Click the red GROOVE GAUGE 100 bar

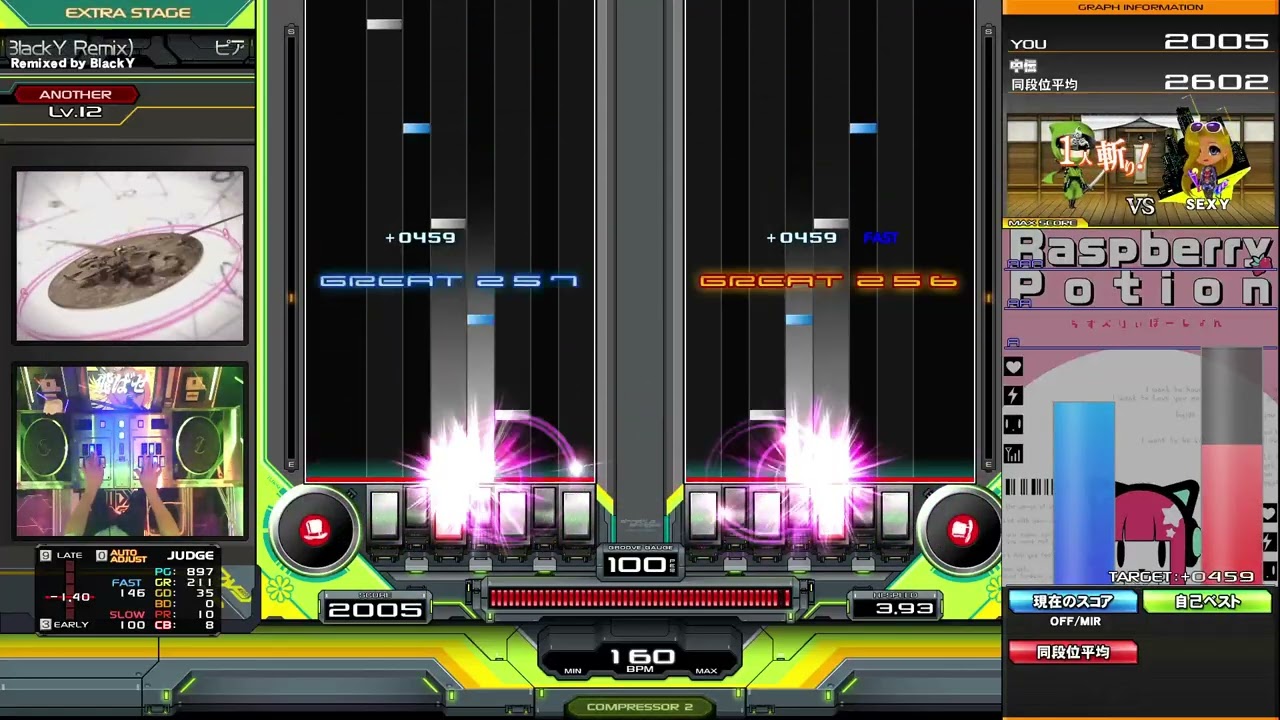640,598
